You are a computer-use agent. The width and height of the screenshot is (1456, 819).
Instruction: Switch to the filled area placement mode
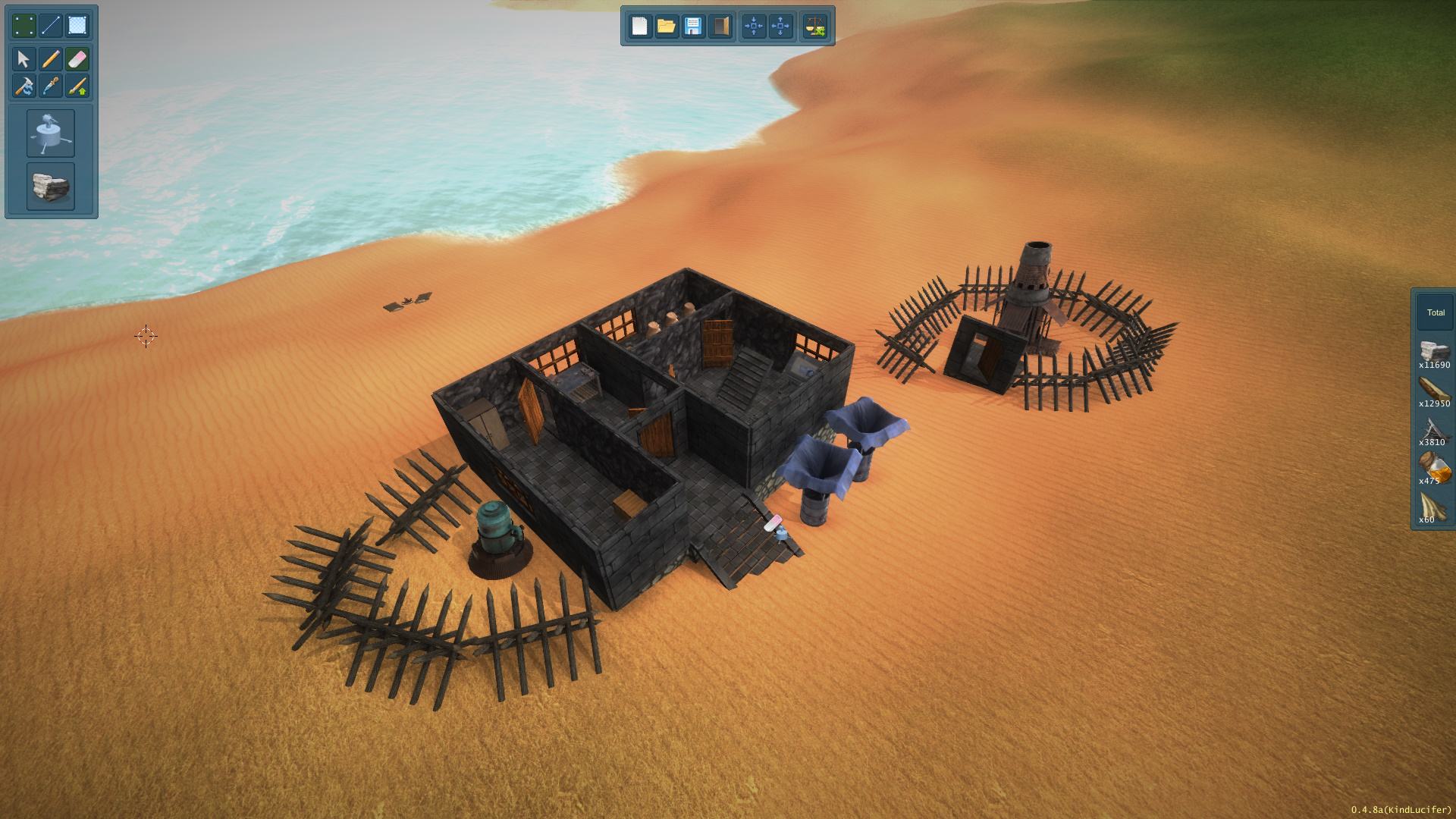click(x=77, y=26)
